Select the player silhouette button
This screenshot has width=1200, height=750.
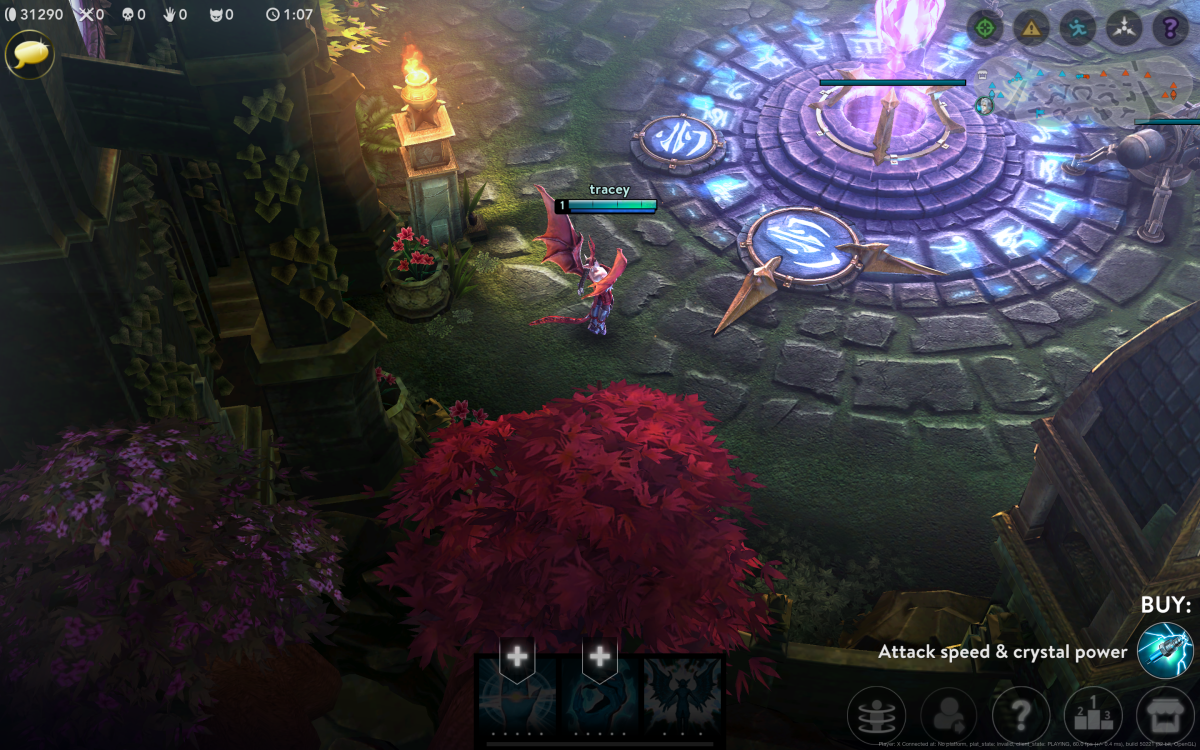point(949,715)
